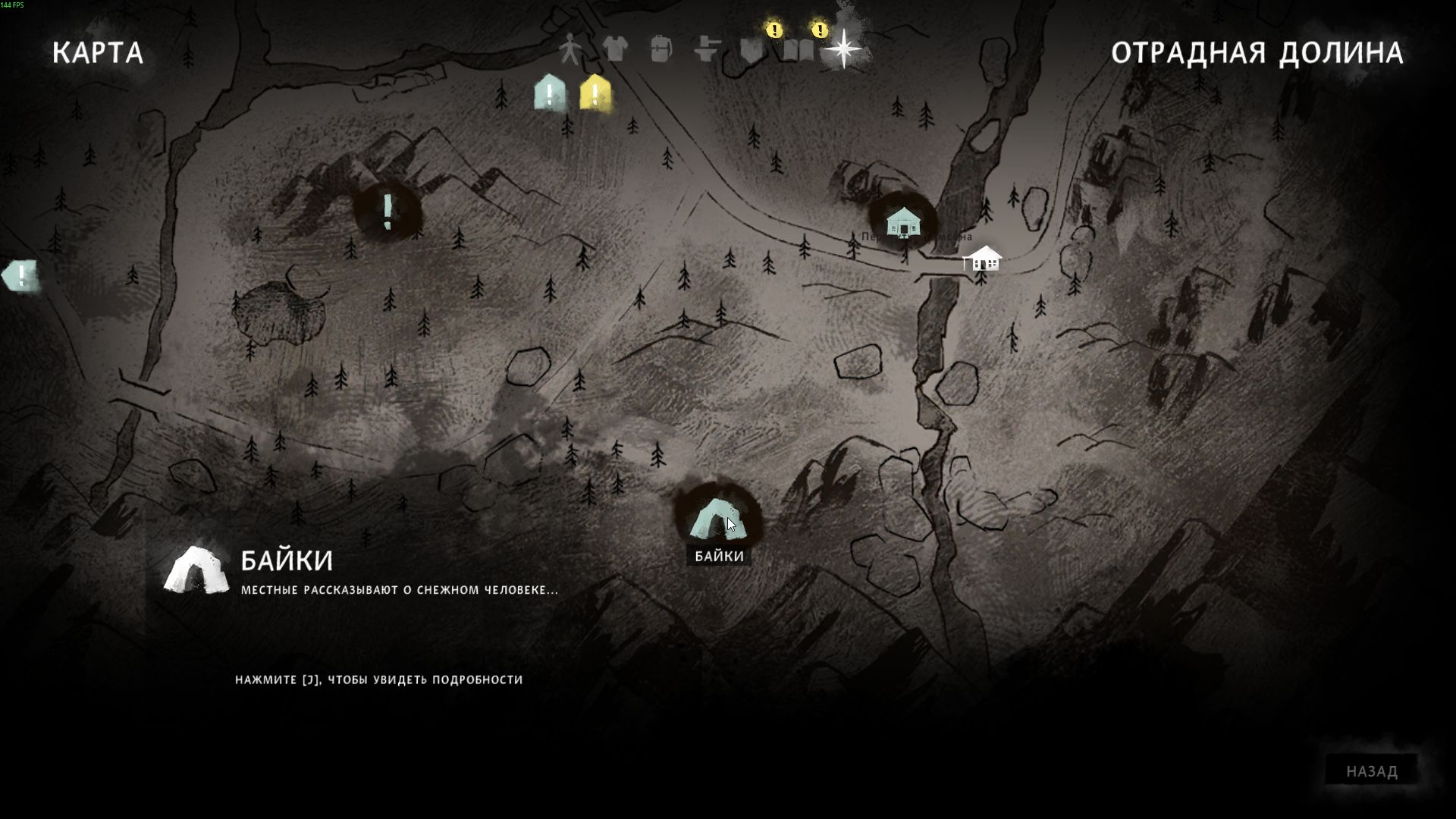1456x819 pixels.
Task: Select the yellow exclamation house marker
Action: (x=595, y=94)
